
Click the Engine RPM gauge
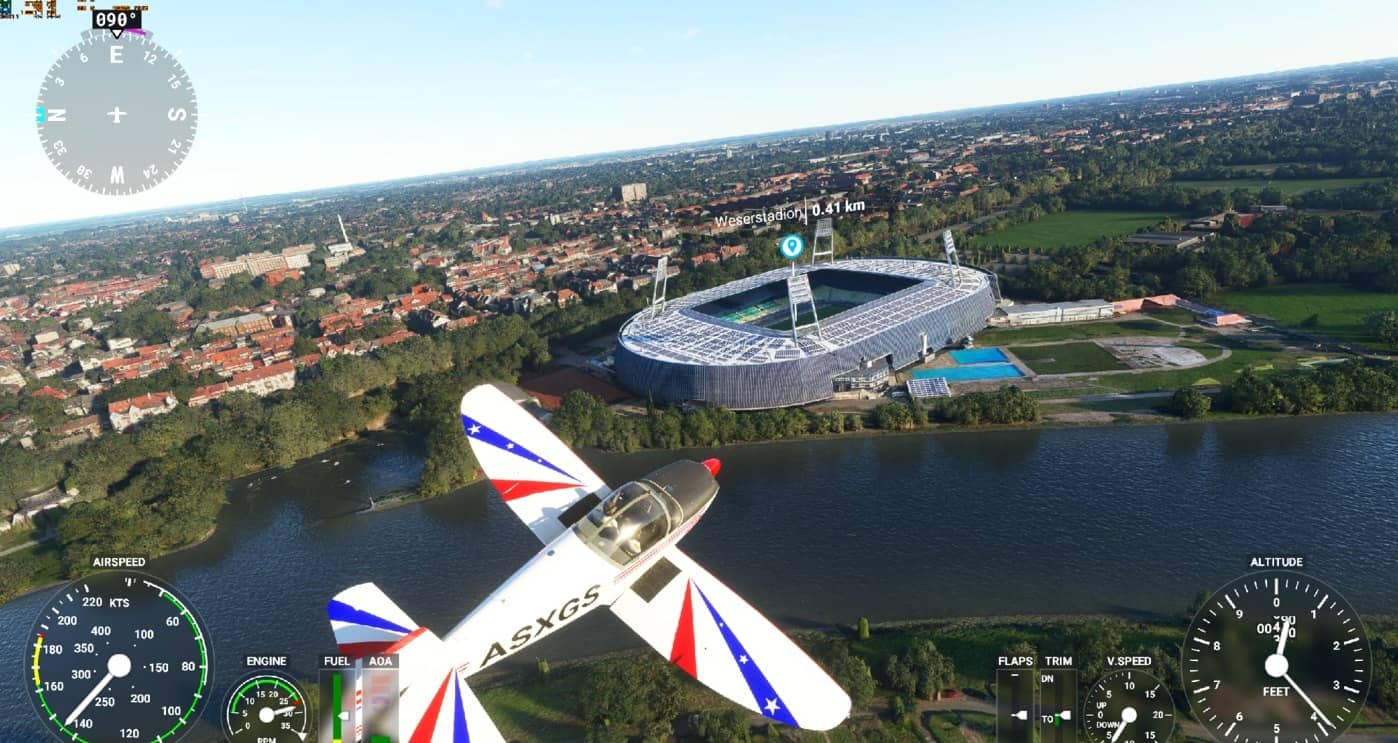tap(265, 712)
